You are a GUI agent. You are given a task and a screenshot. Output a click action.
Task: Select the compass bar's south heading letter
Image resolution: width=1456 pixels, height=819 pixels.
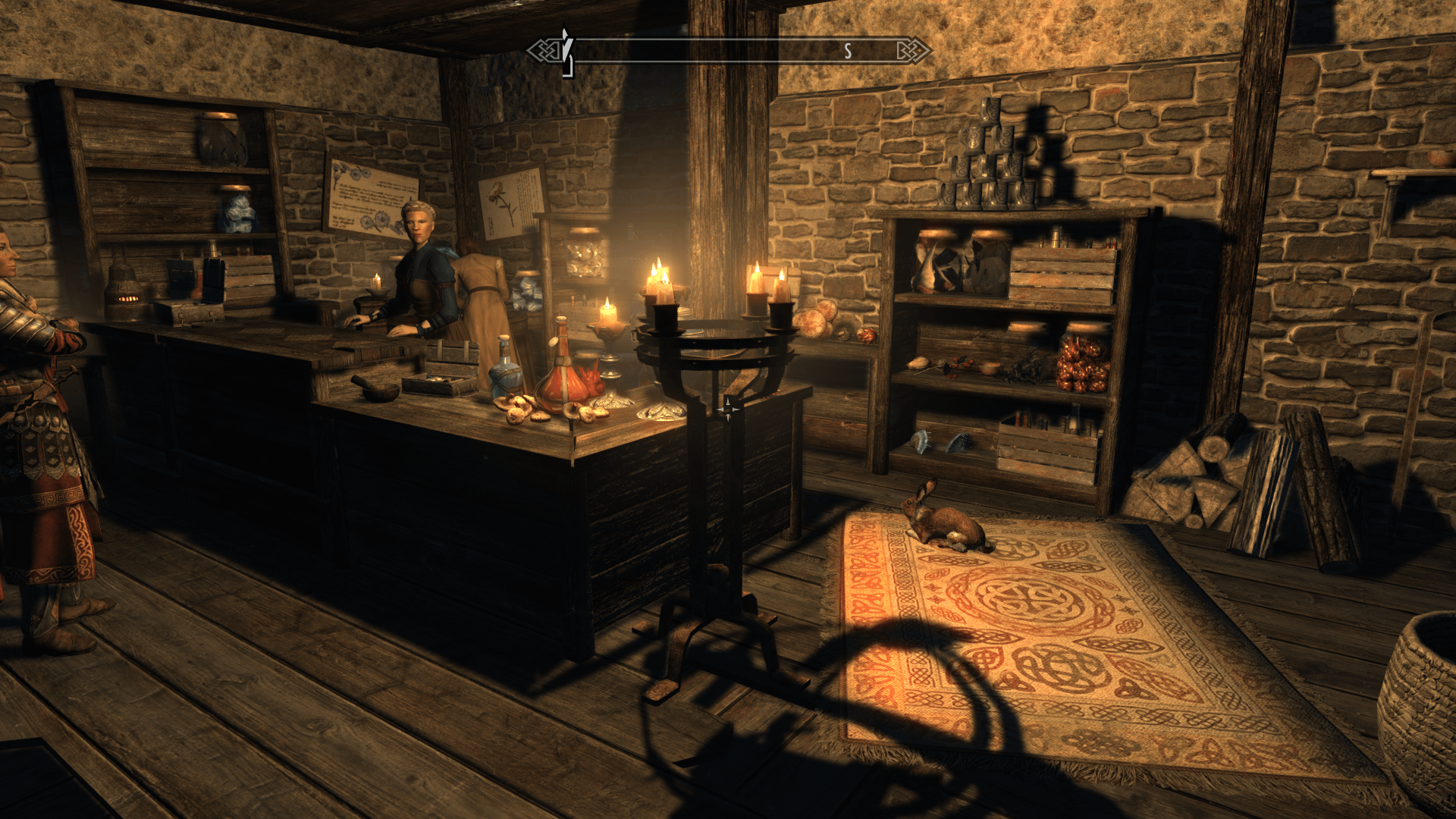(848, 52)
